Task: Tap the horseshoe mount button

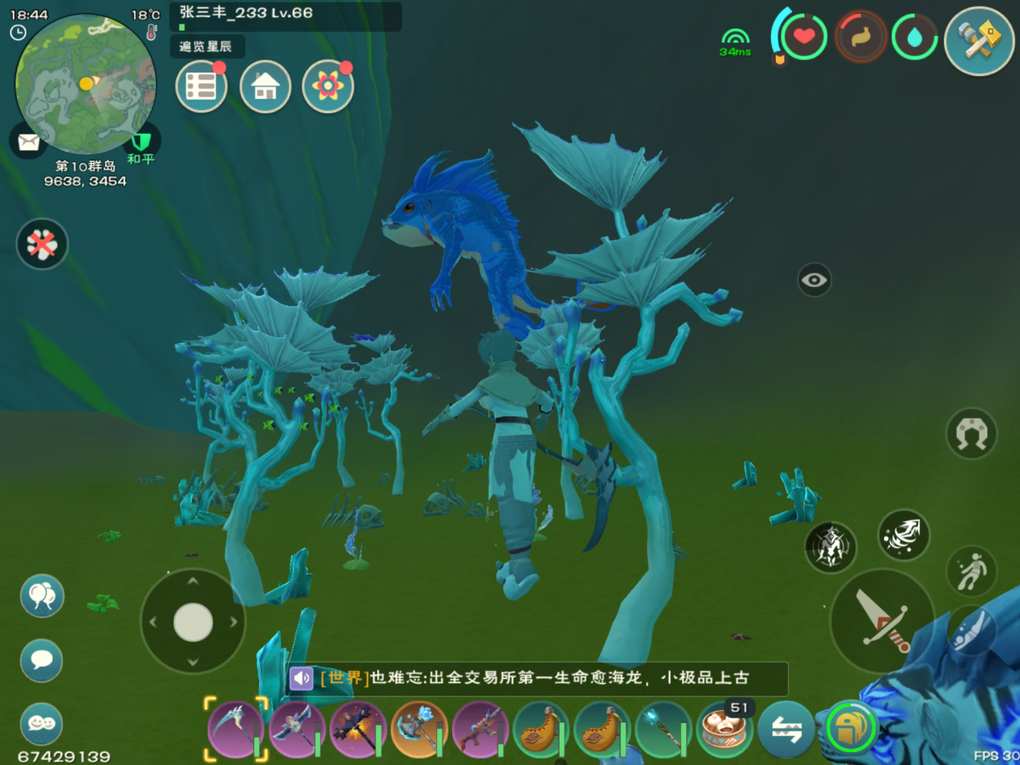Action: (x=971, y=433)
